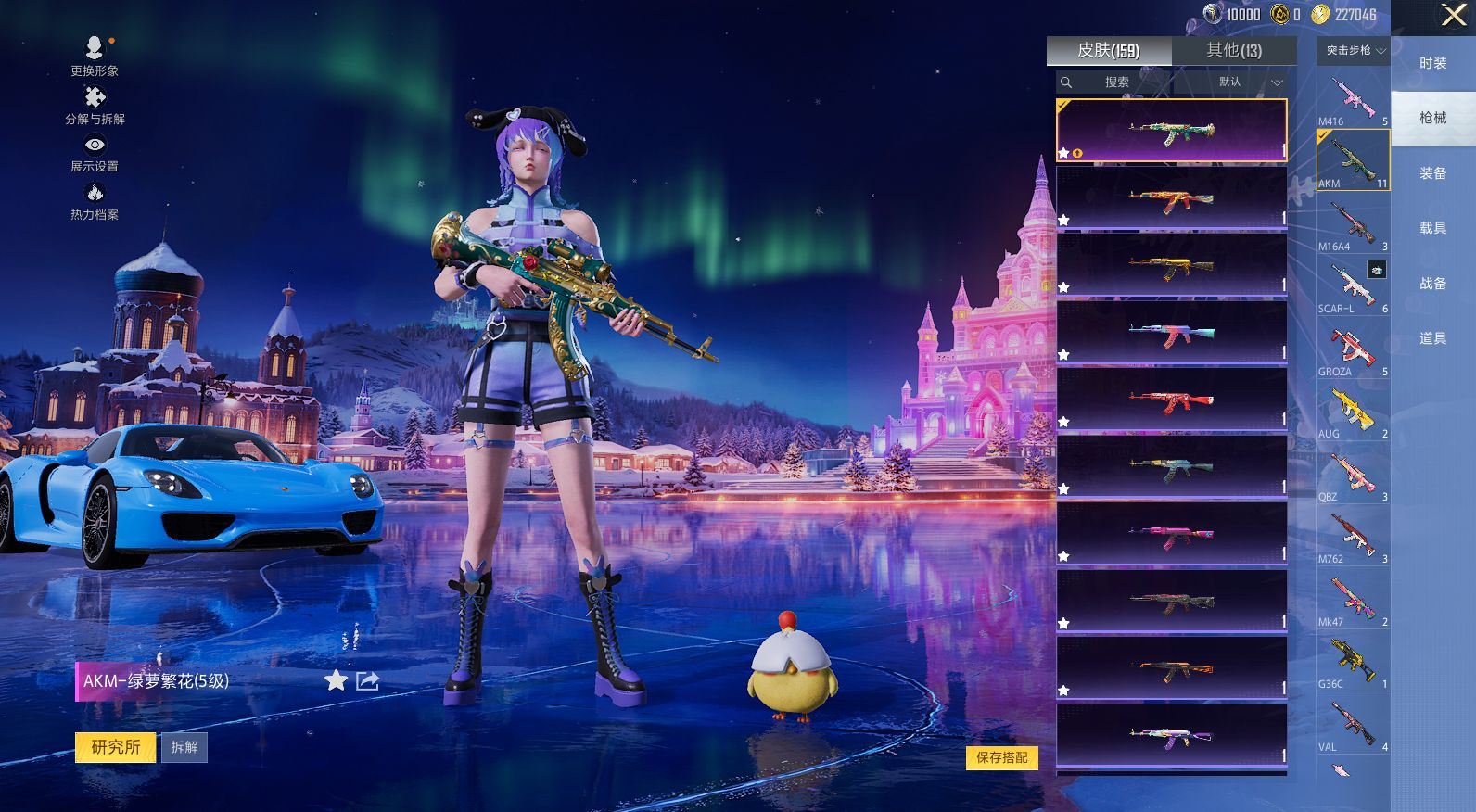The image size is (1476, 812).
Task: Pick the yellow AUG weapon thumbnail
Action: pyautogui.click(x=1353, y=411)
